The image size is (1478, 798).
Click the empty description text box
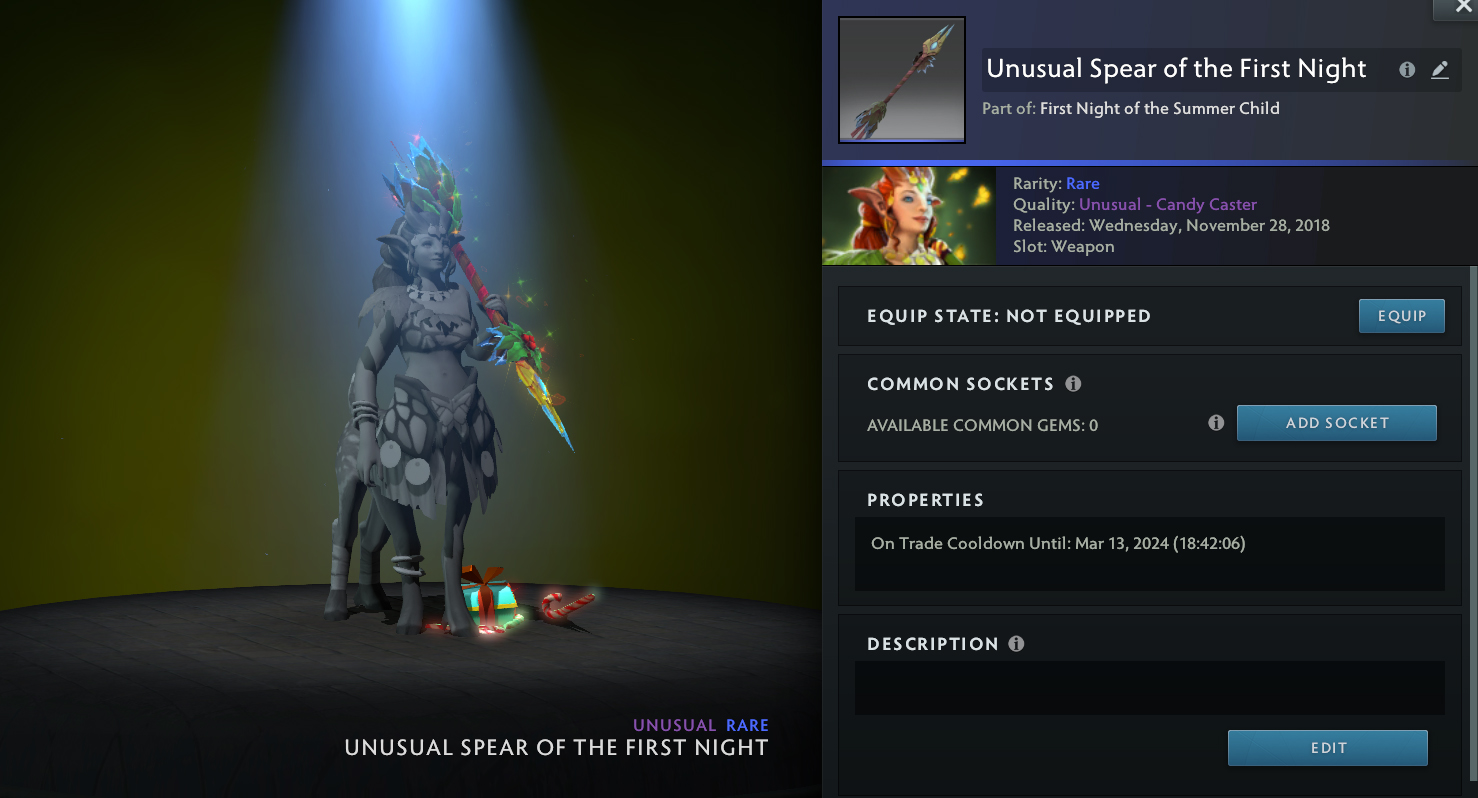[1149, 687]
